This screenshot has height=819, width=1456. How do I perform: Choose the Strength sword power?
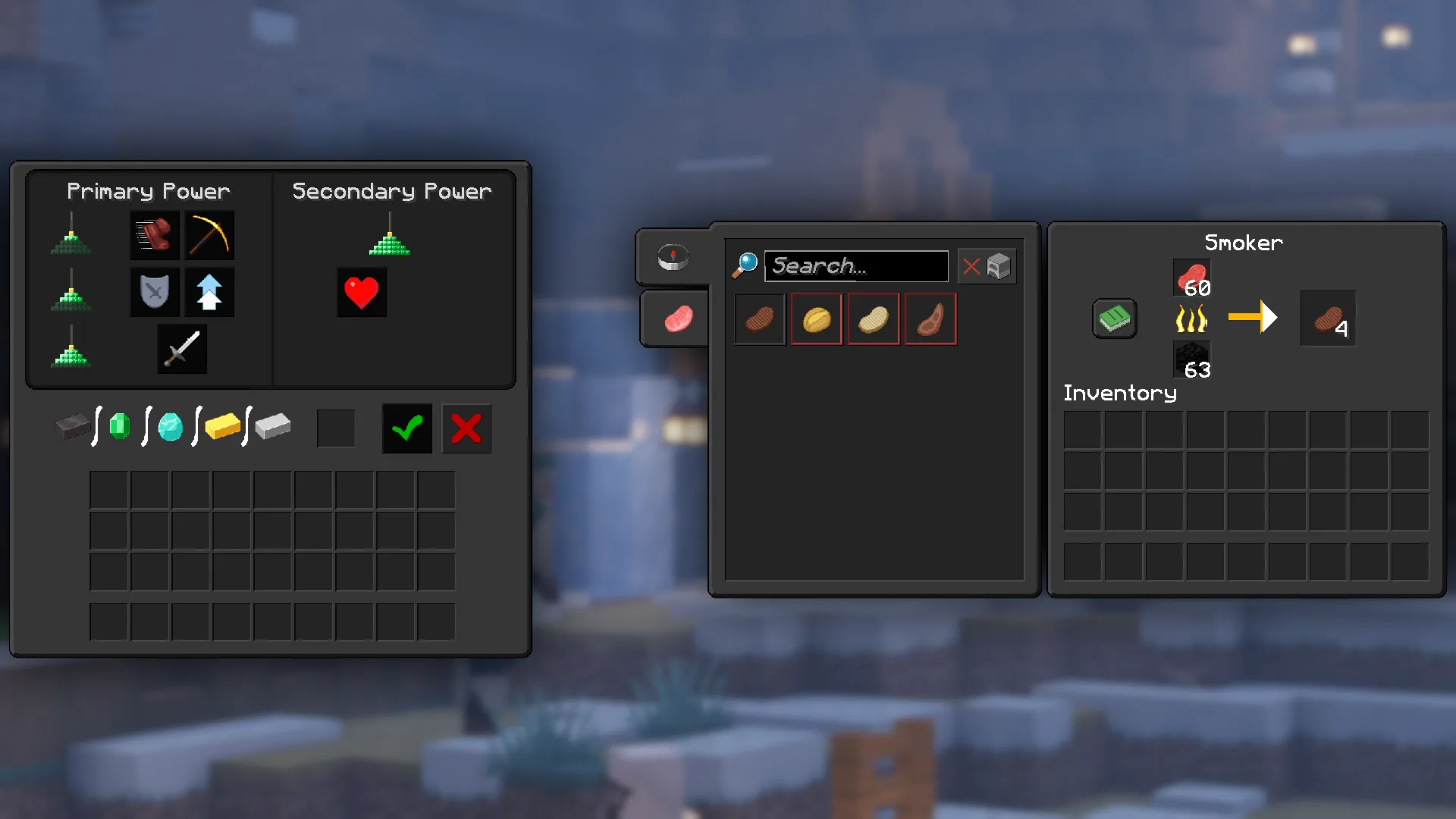(x=181, y=349)
